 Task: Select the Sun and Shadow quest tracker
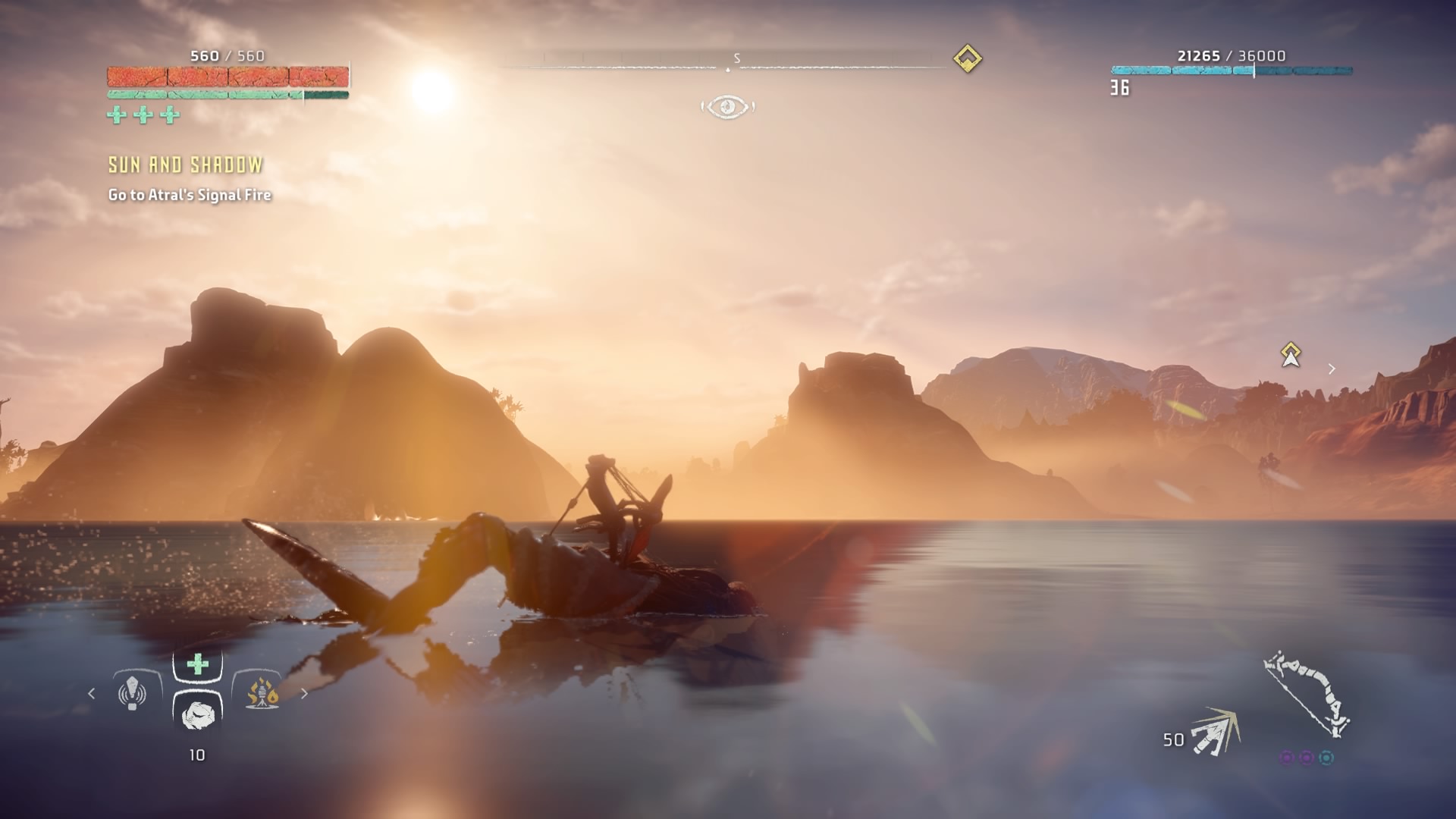[186, 165]
